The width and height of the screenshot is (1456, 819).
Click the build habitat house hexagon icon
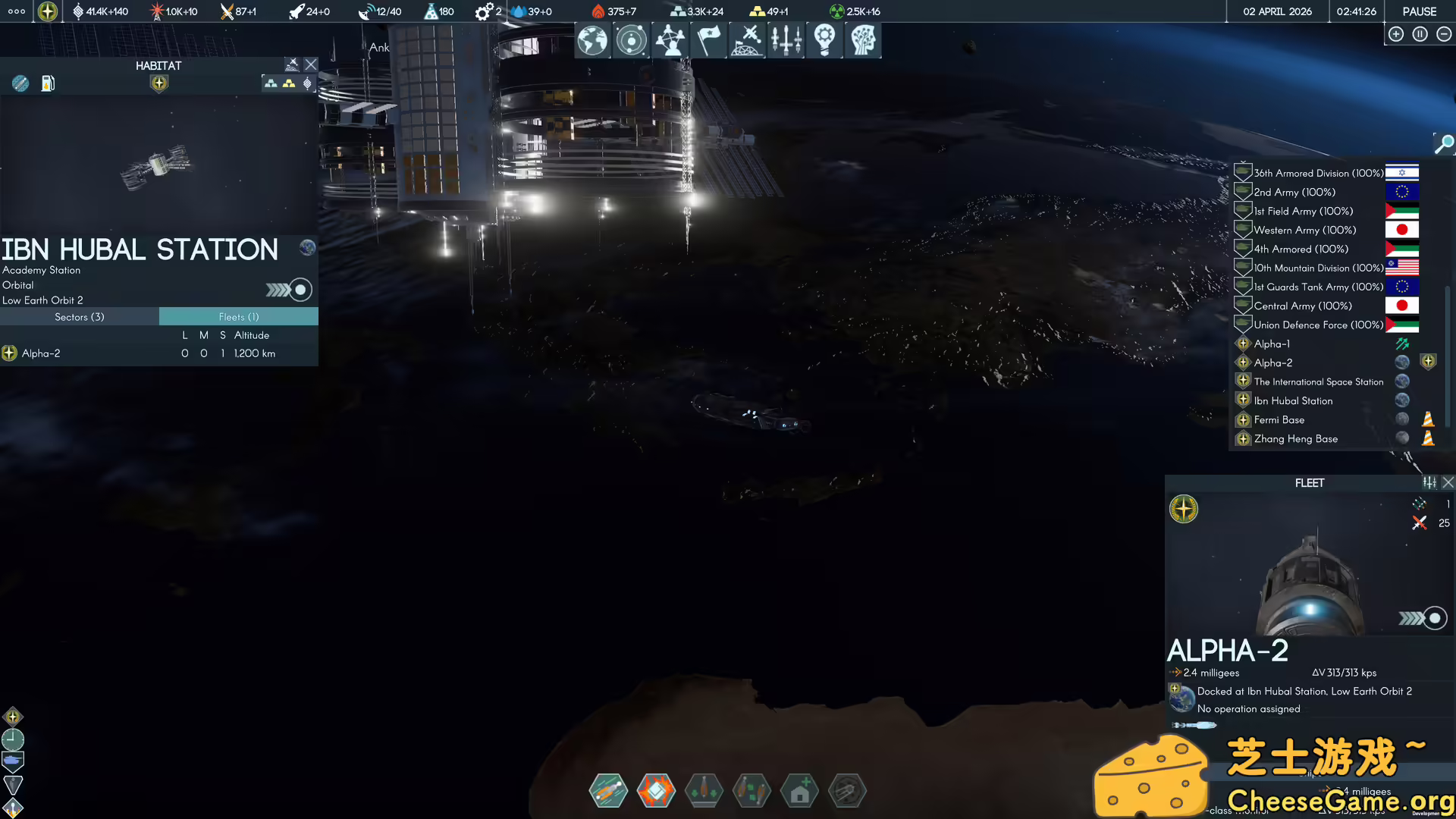(x=800, y=790)
